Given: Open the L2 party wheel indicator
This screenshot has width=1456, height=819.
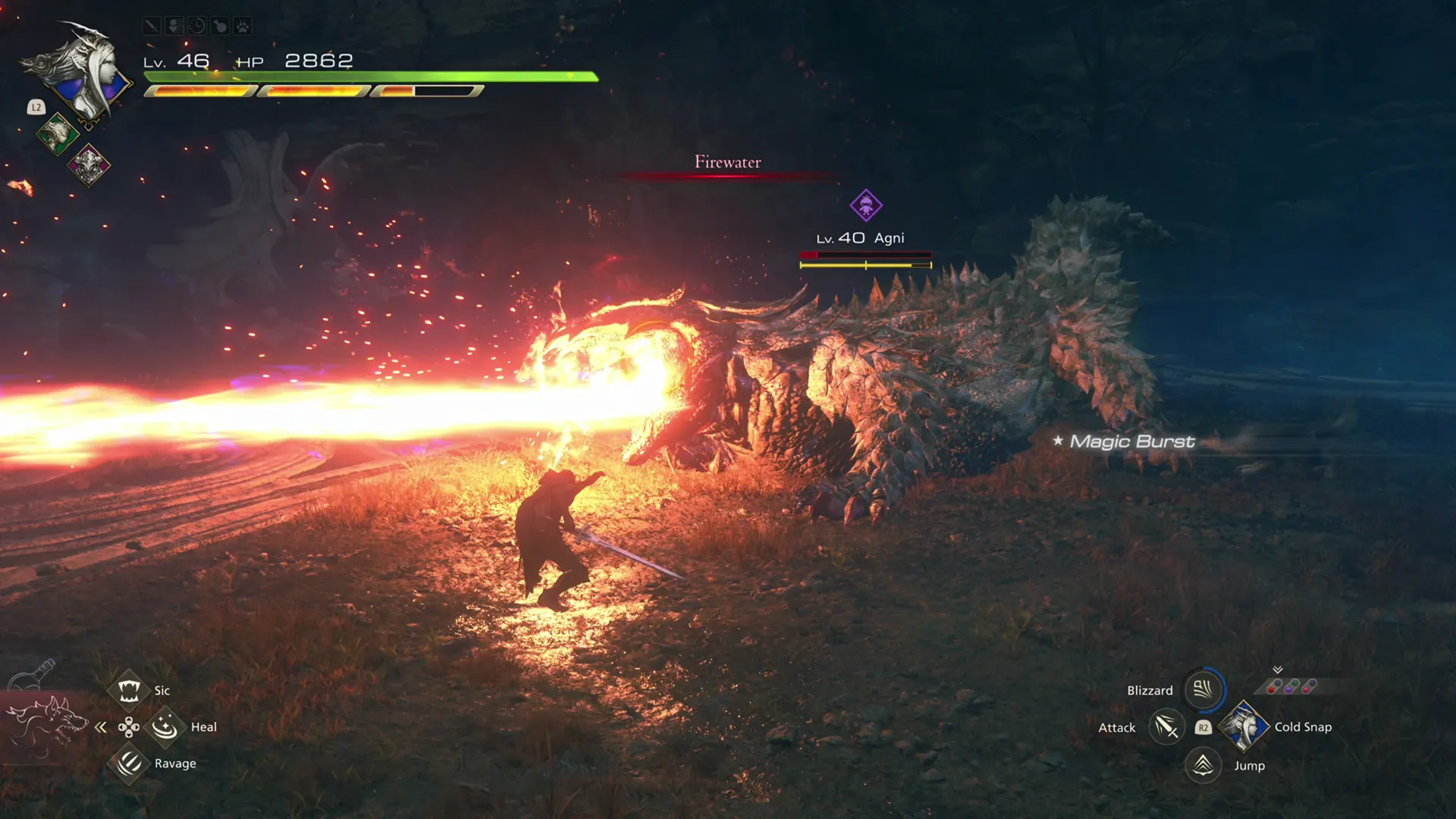Looking at the screenshot, I should tap(35, 108).
